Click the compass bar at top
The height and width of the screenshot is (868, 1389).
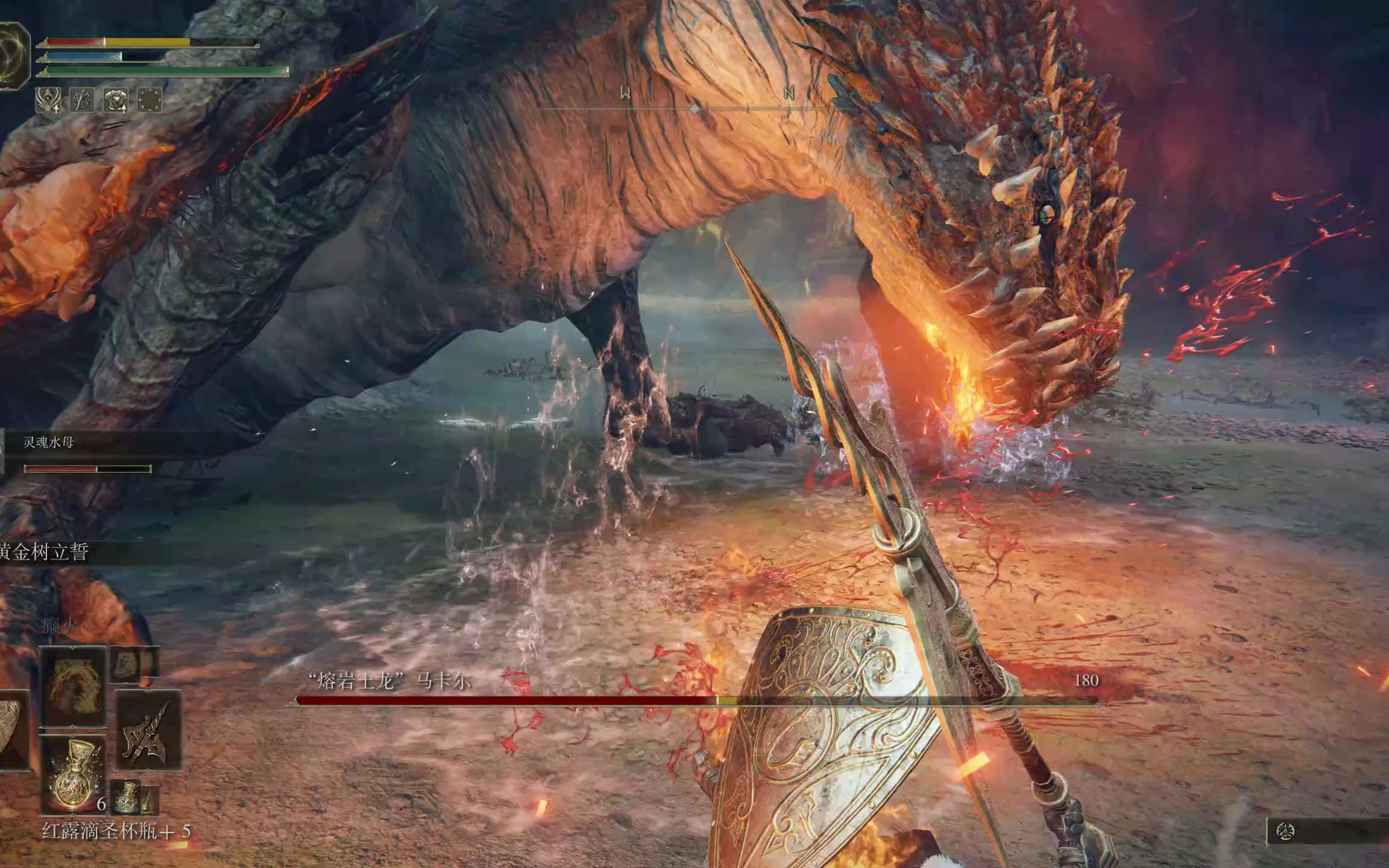(x=694, y=108)
